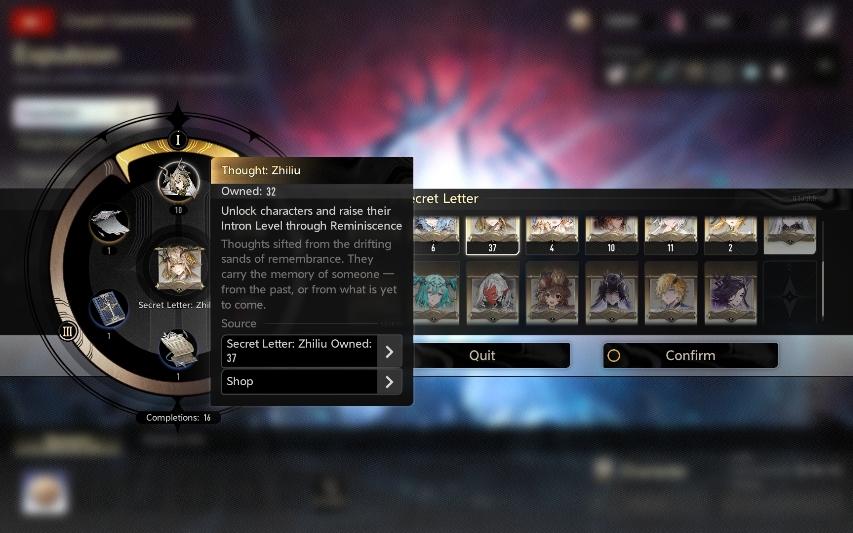Click the wheel reward icon with count 10
The image size is (853, 533).
(179, 181)
